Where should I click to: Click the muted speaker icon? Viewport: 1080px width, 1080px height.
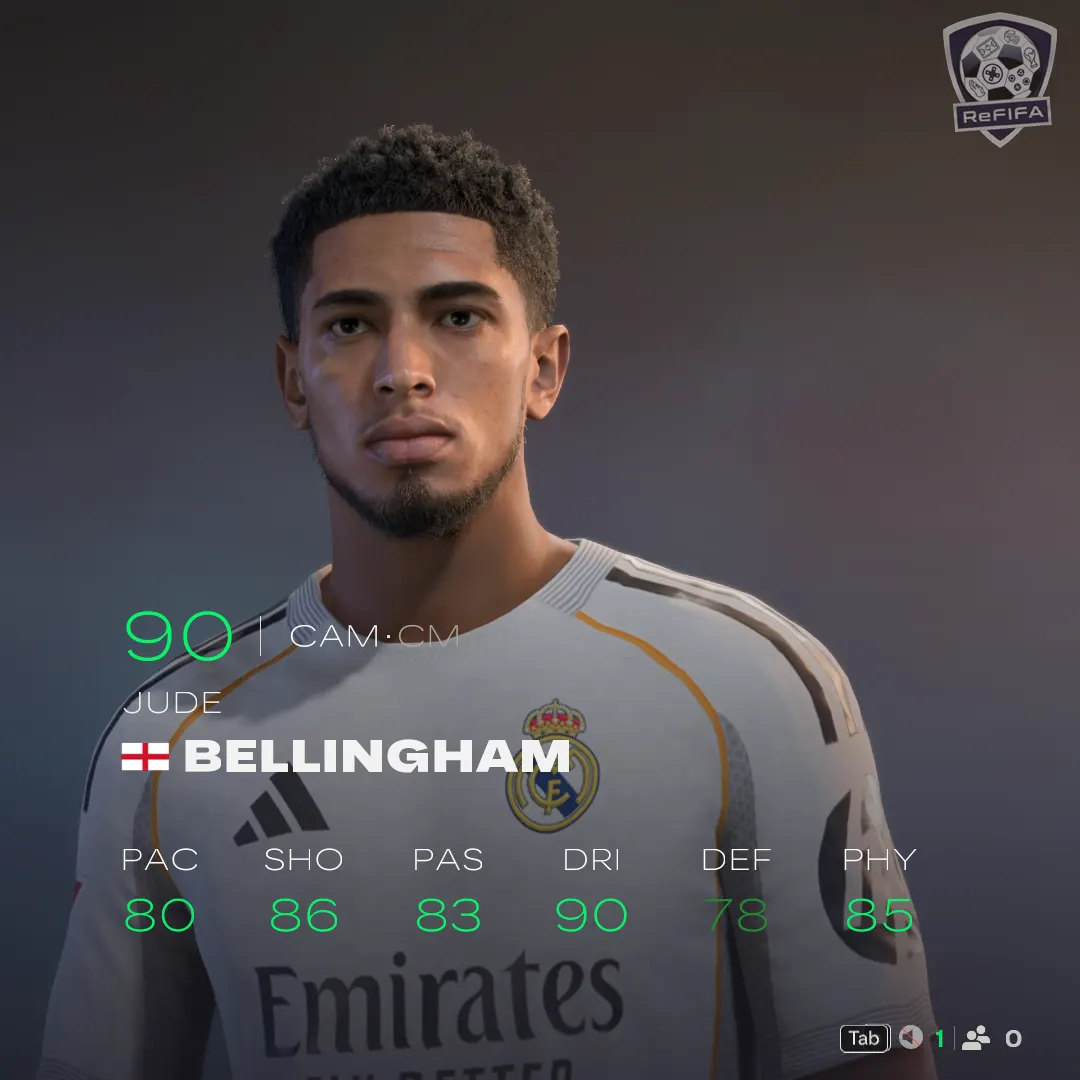click(910, 1038)
